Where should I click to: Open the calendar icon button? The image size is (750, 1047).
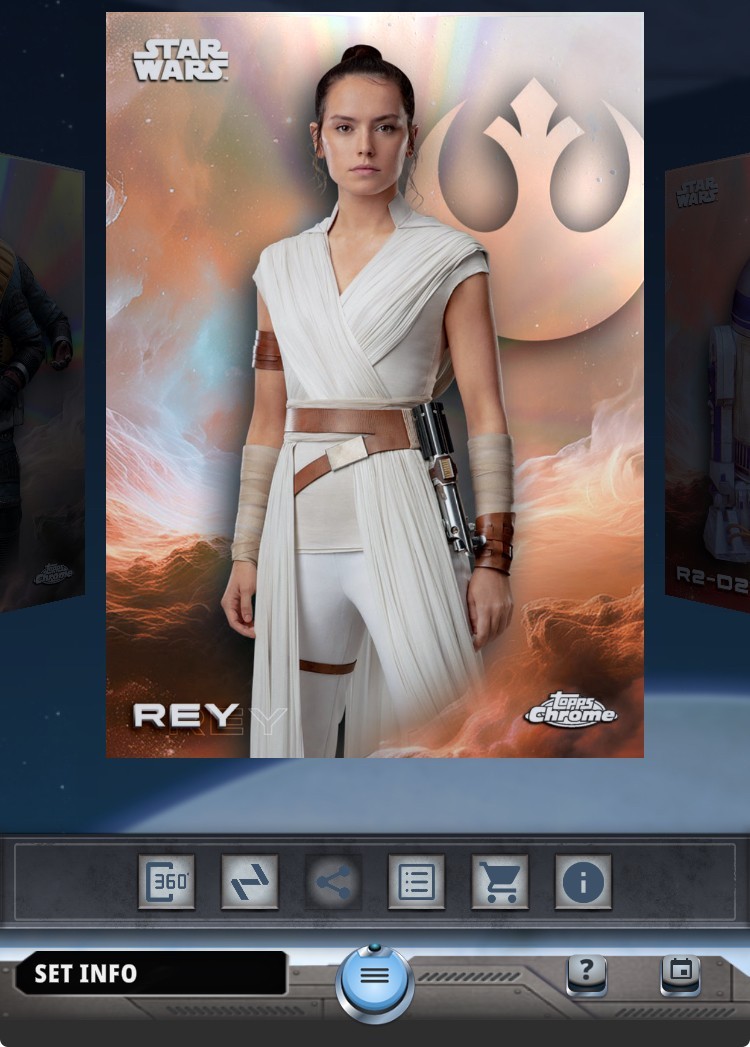pyautogui.click(x=680, y=971)
